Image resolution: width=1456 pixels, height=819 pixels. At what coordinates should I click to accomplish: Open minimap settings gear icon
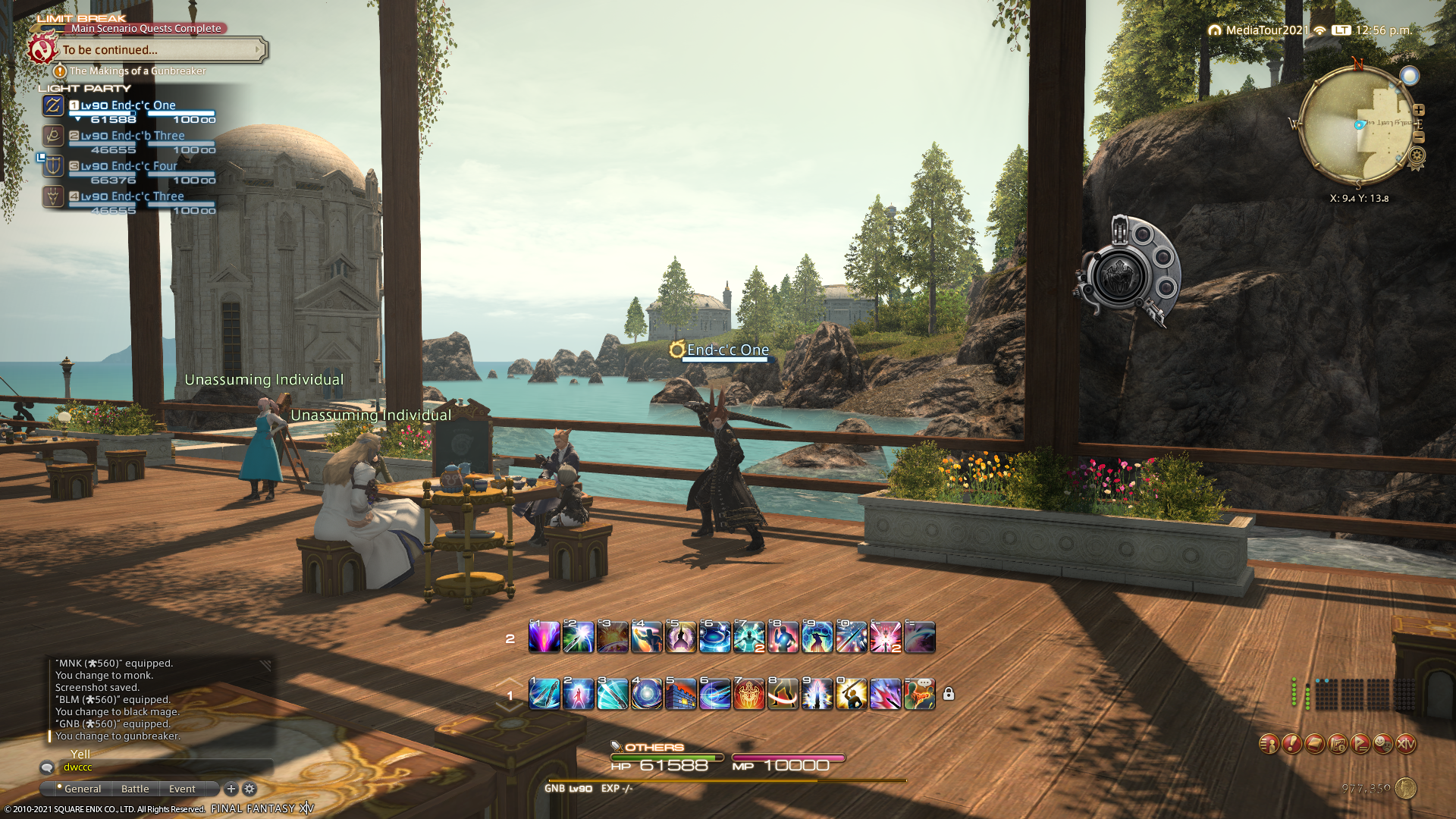coord(1417,157)
